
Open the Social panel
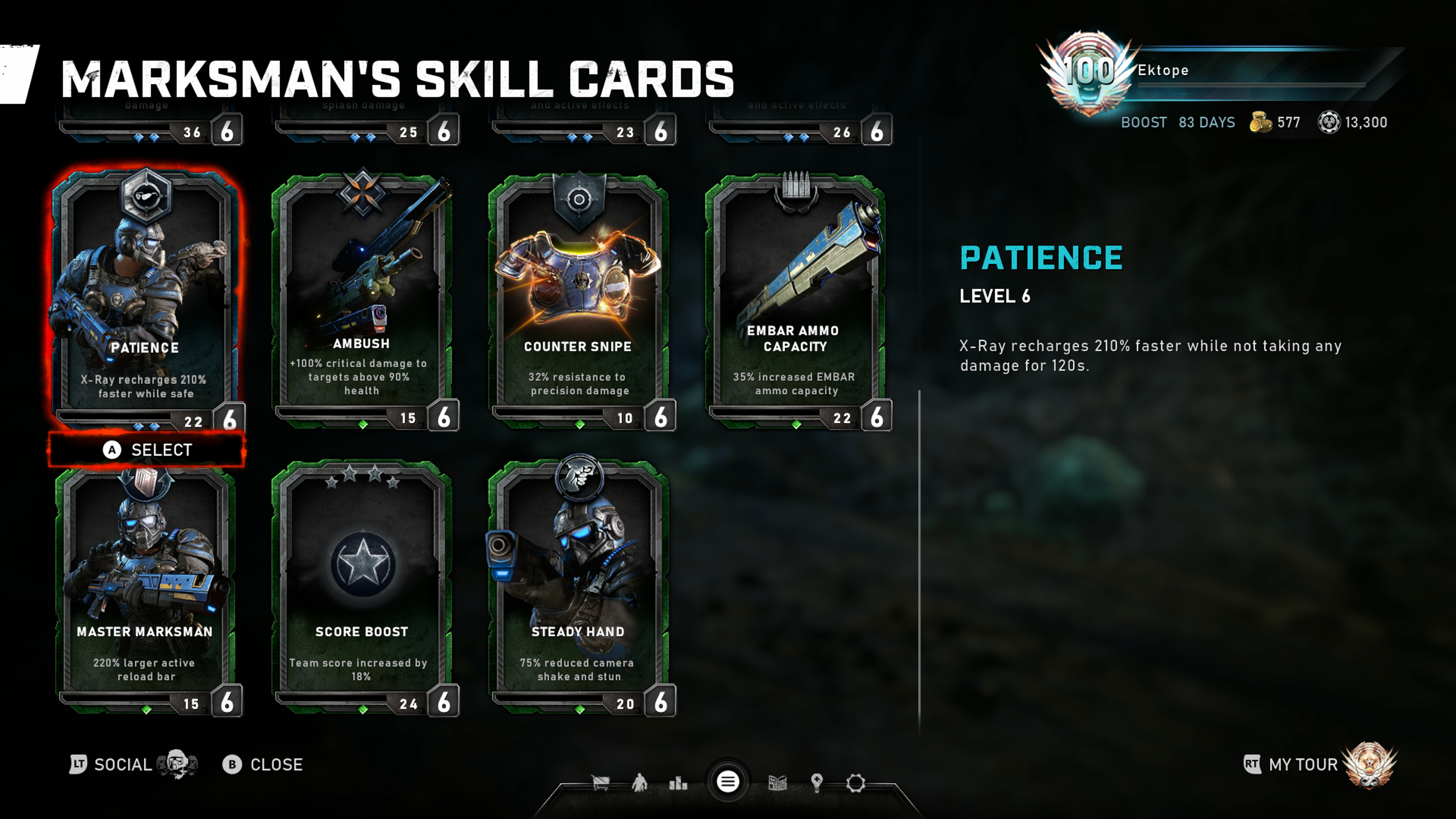122,765
